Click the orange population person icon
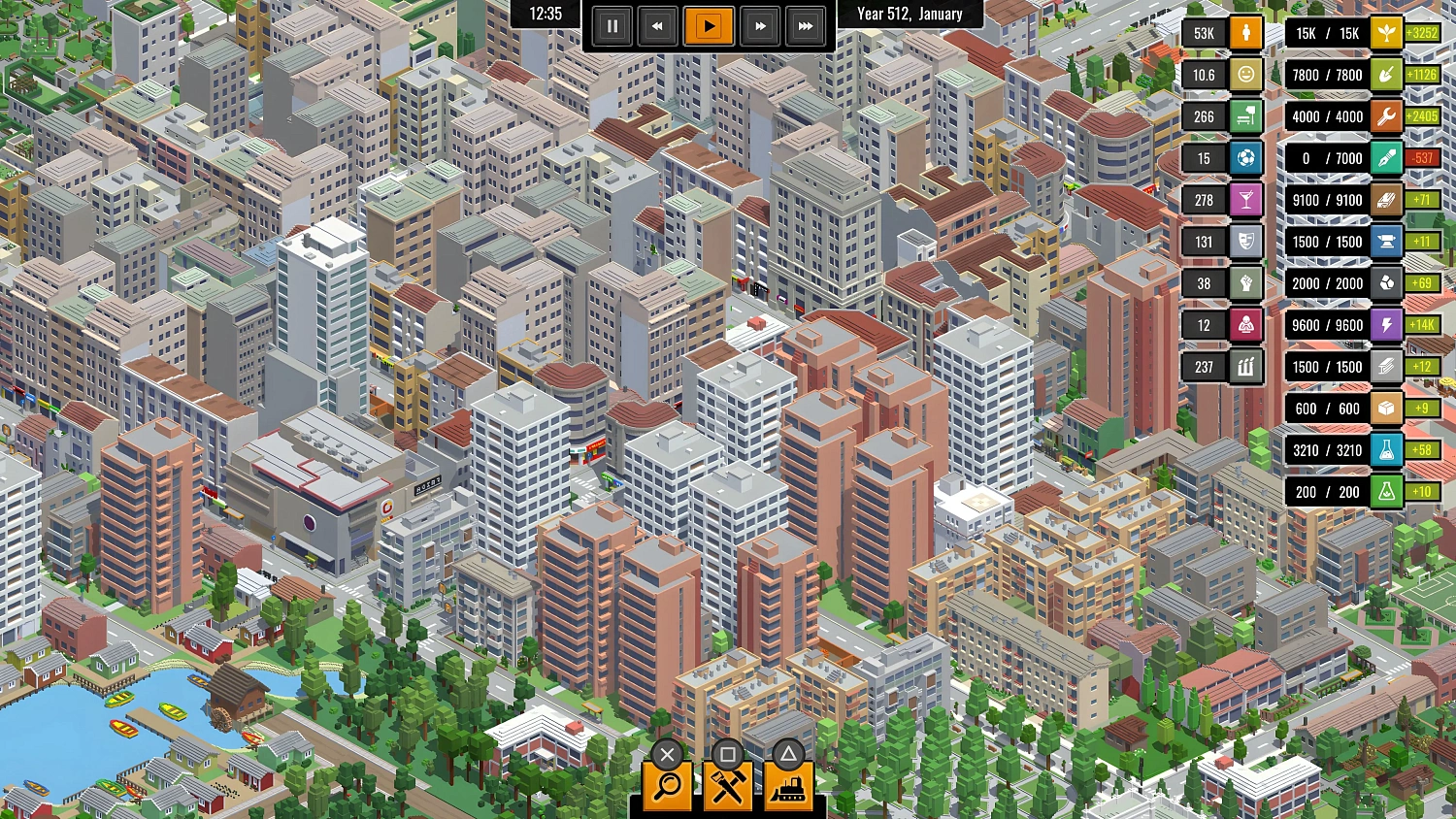Viewport: 1456px width, 819px height. pos(1245,32)
